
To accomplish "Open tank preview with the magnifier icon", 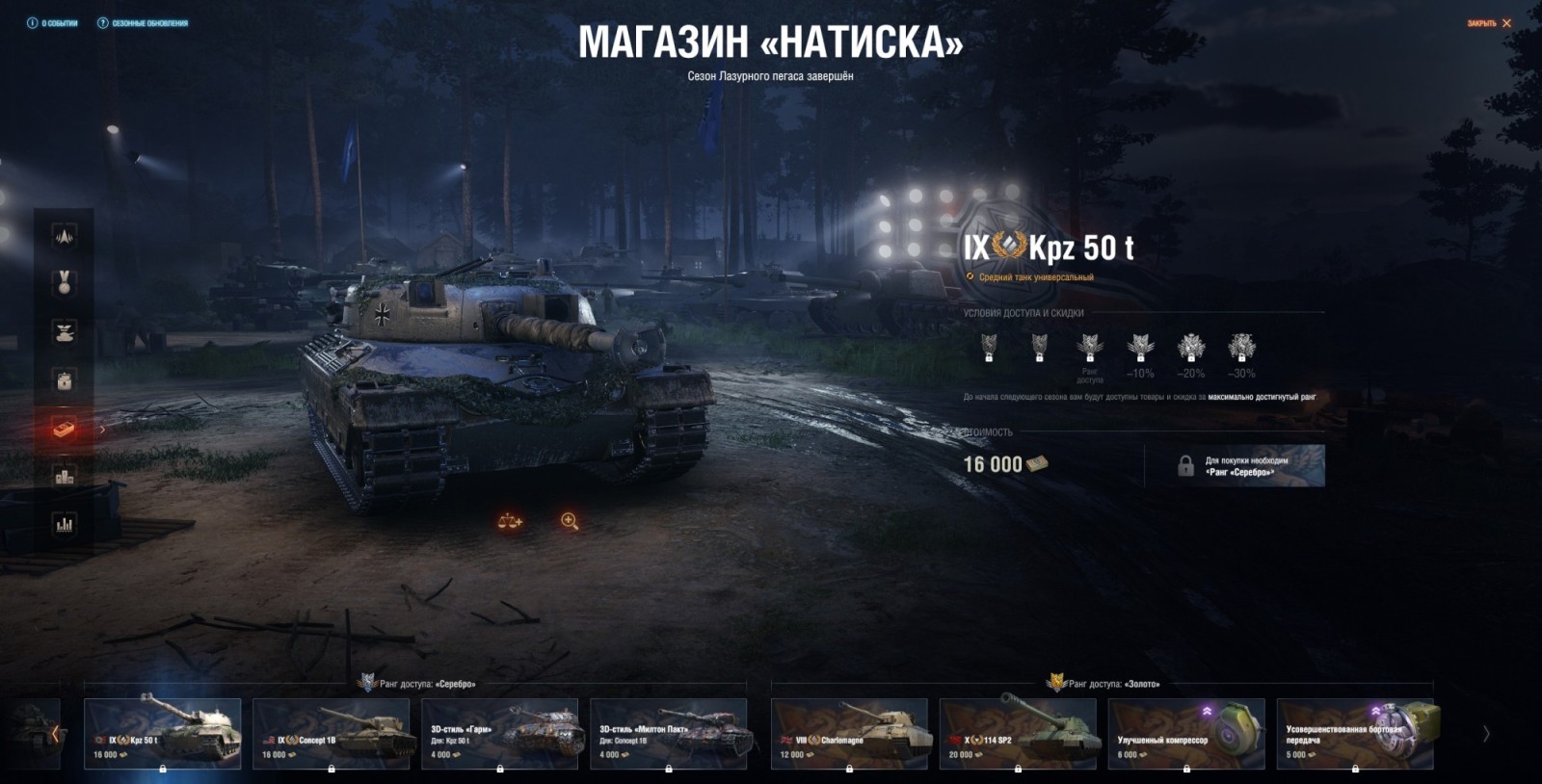I will coord(570,521).
